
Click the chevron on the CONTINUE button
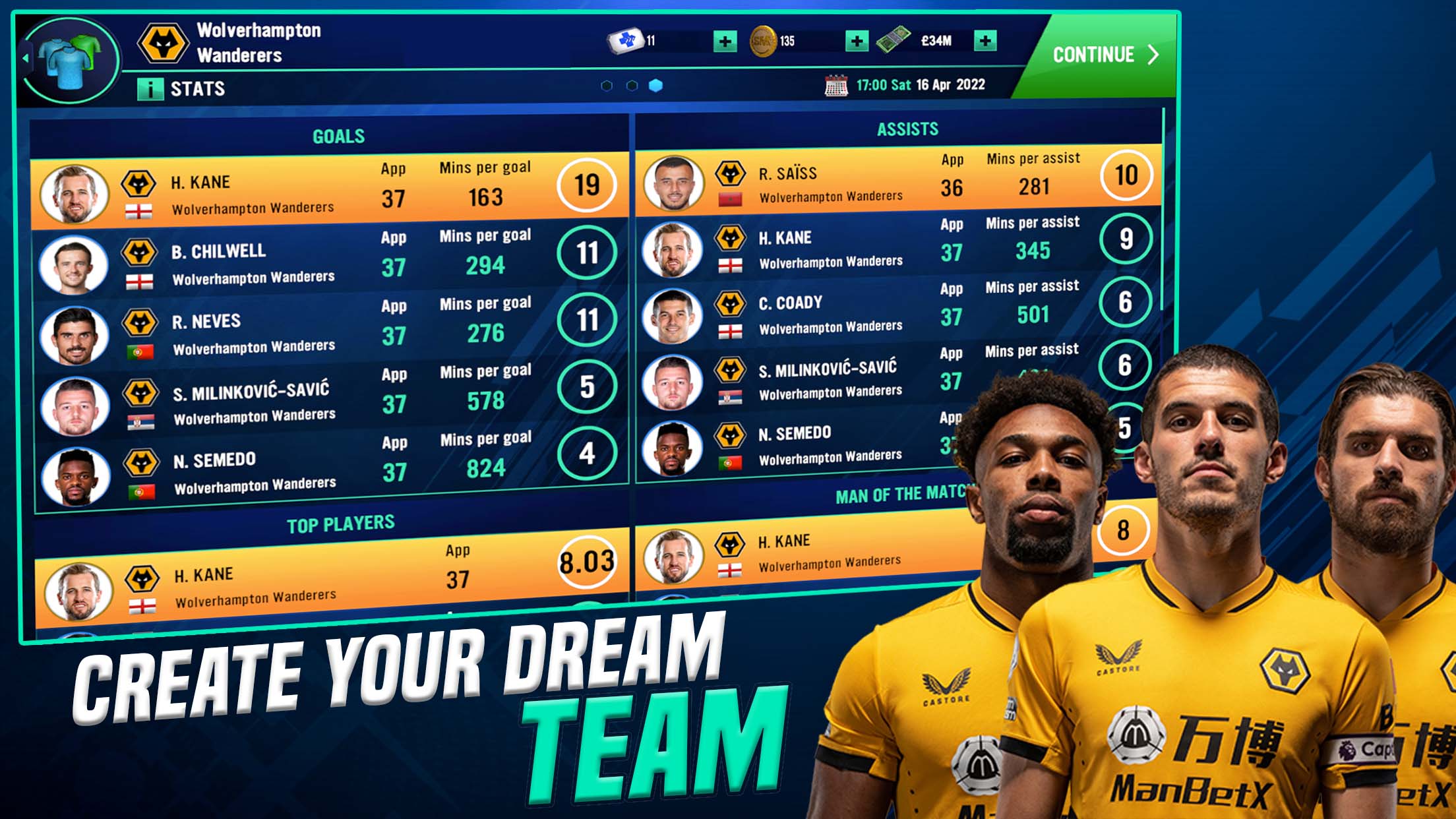click(x=1151, y=55)
